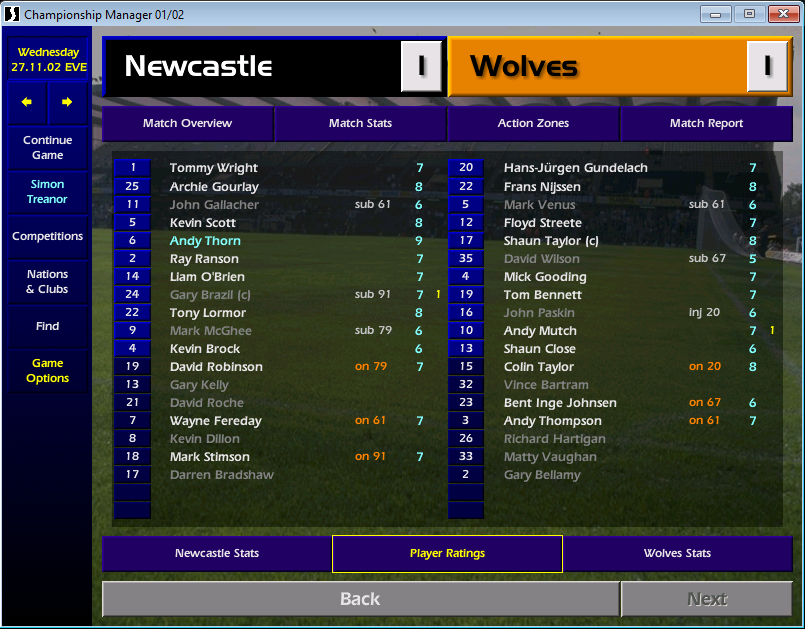
Task: Open Simon Treanor manager menu
Action: pos(47,192)
